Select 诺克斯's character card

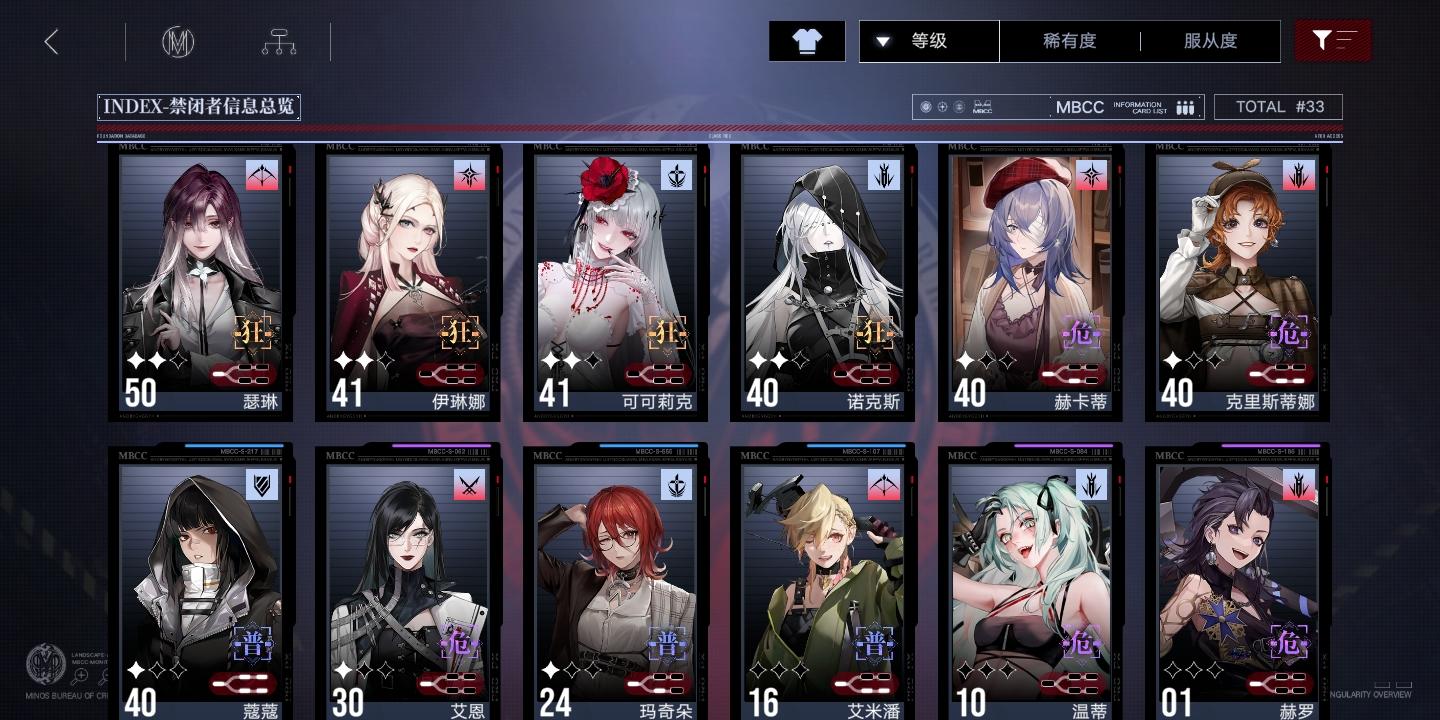(822, 285)
